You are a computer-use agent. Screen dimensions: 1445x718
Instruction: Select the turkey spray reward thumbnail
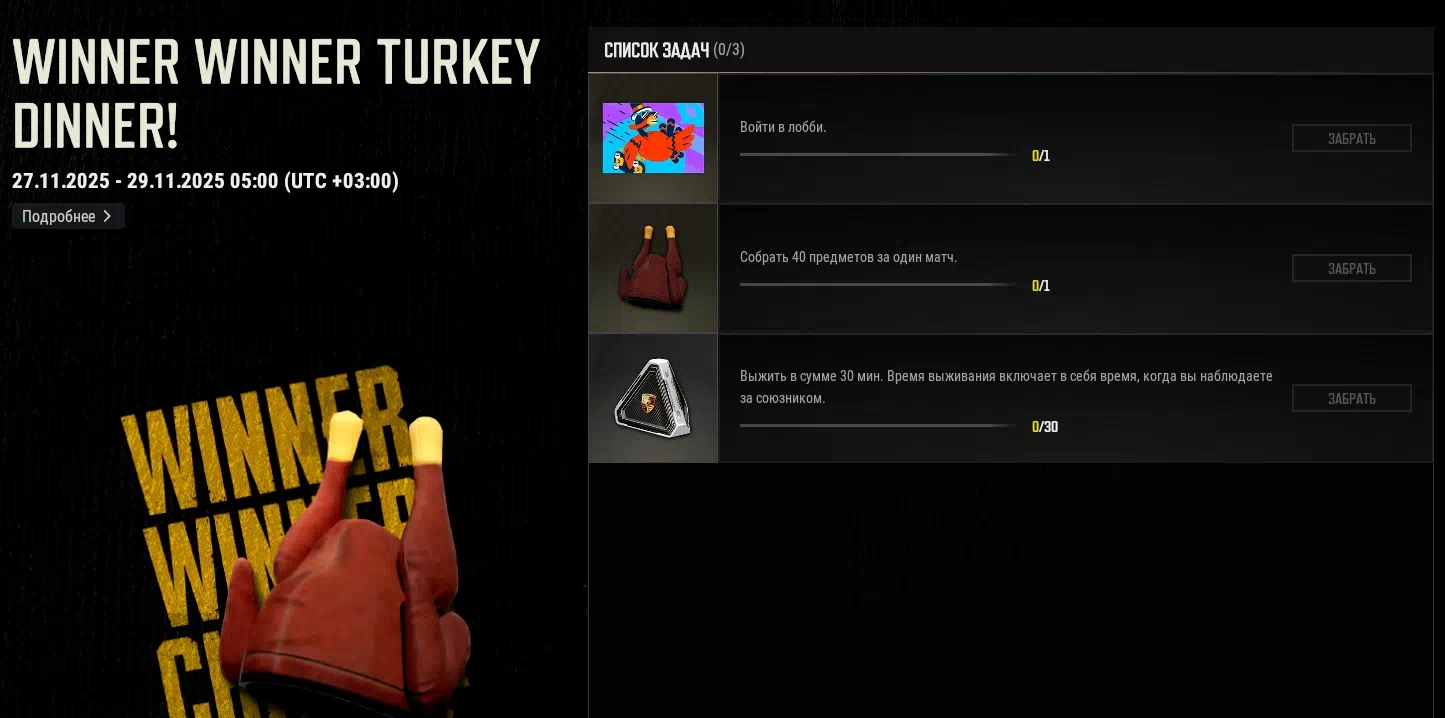653,138
